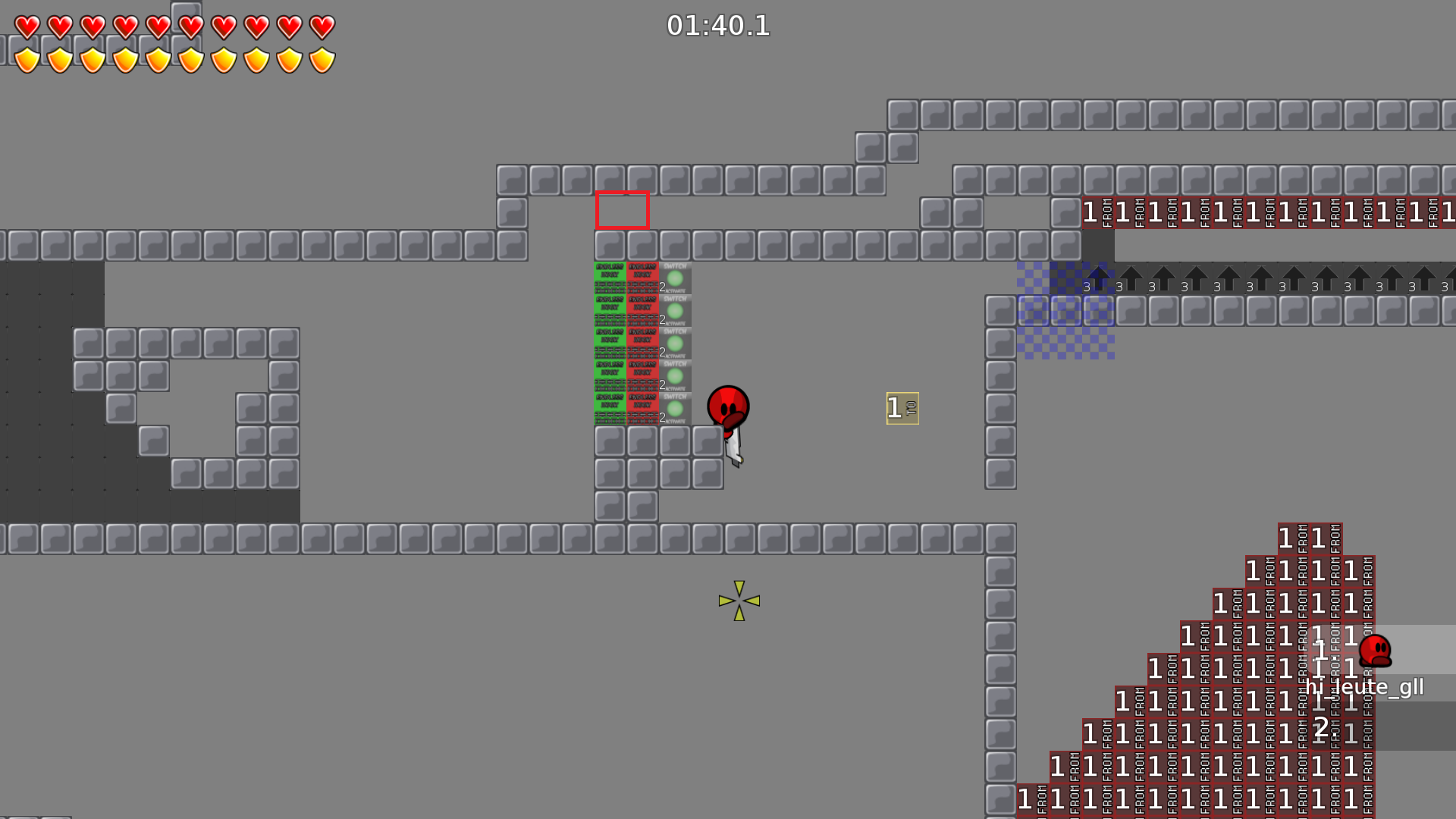This screenshot has width=1456, height=819.
Task: Toggle the second SWITCH 2 green light
Action: tap(674, 312)
